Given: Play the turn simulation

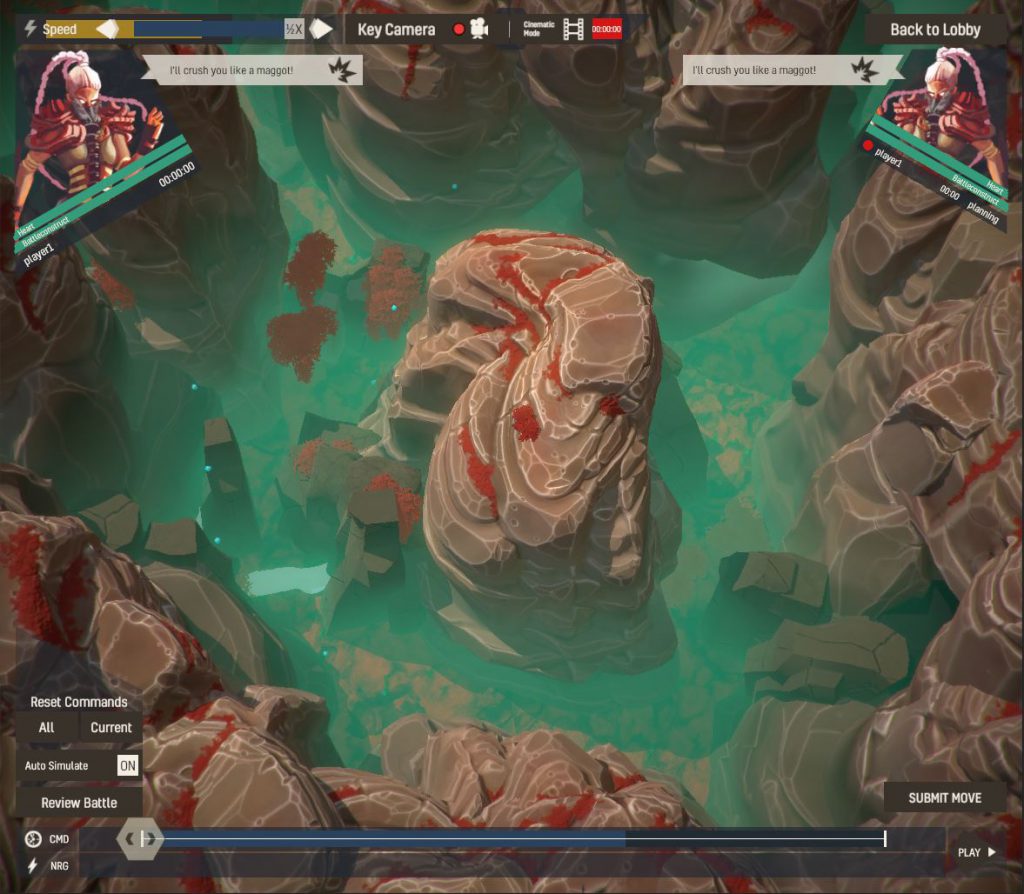Looking at the screenshot, I should 977,852.
